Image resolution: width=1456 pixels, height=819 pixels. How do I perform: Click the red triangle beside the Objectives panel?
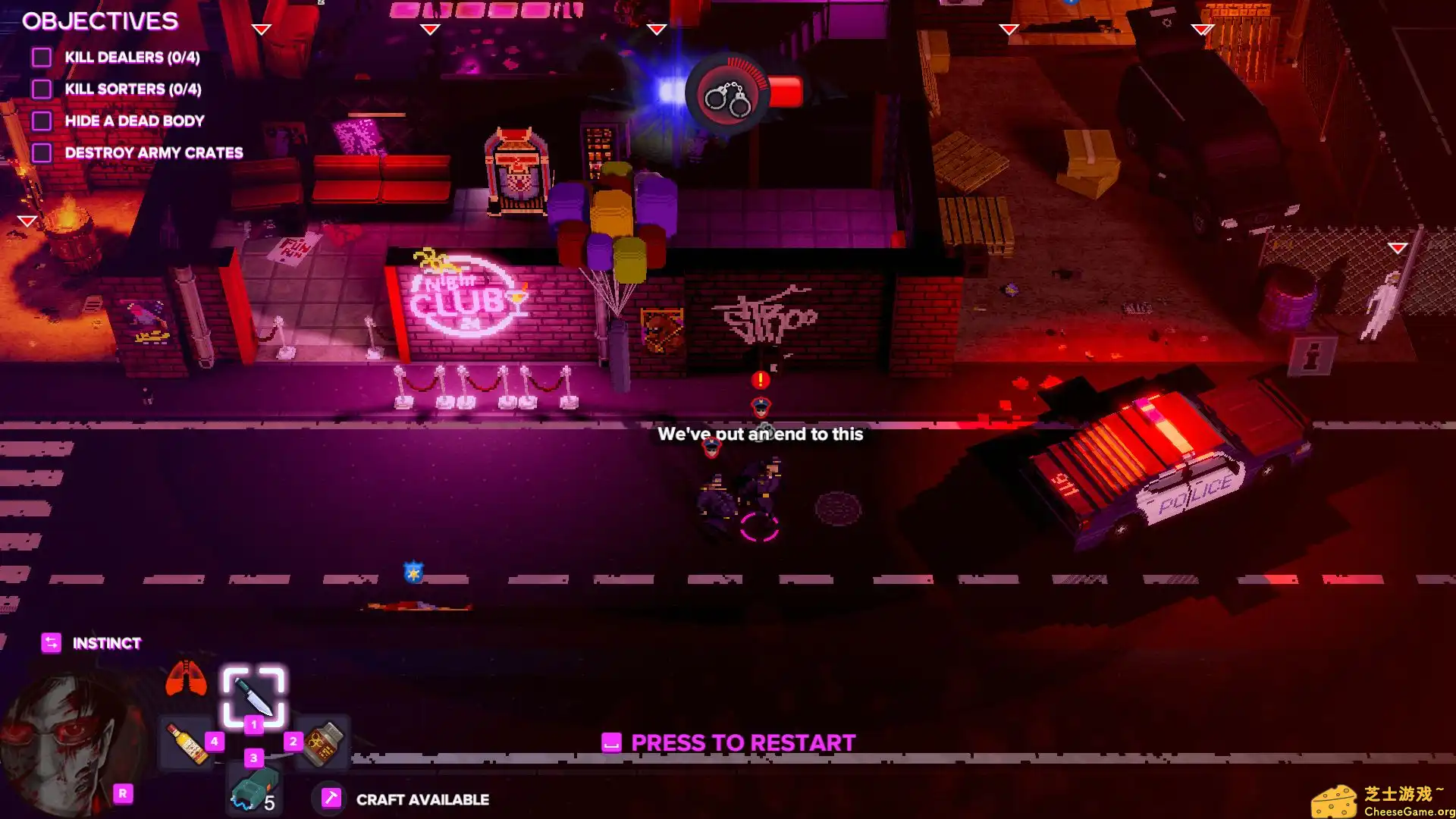[x=262, y=29]
